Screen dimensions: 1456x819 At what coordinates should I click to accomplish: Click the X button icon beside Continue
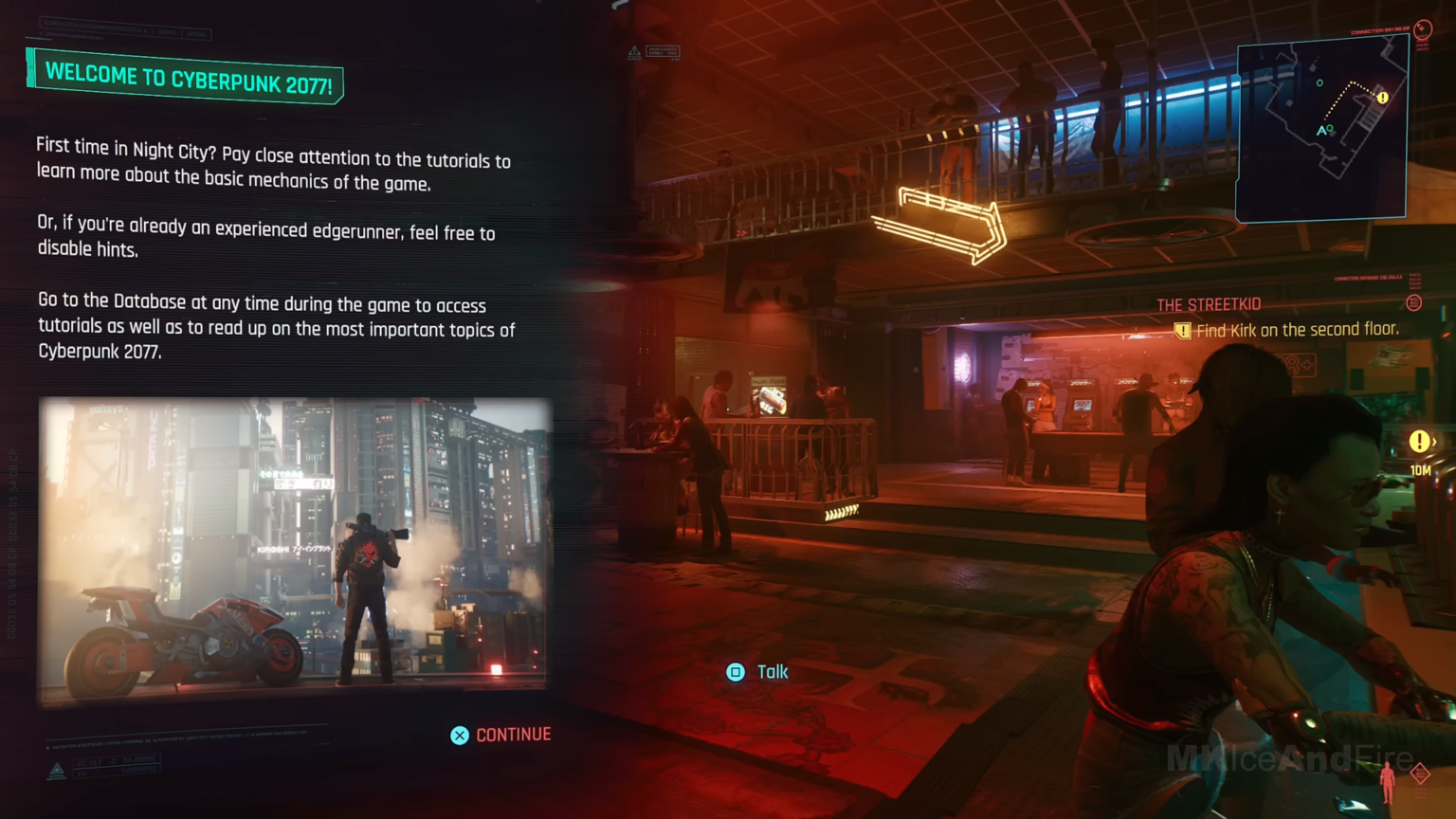[x=460, y=735]
